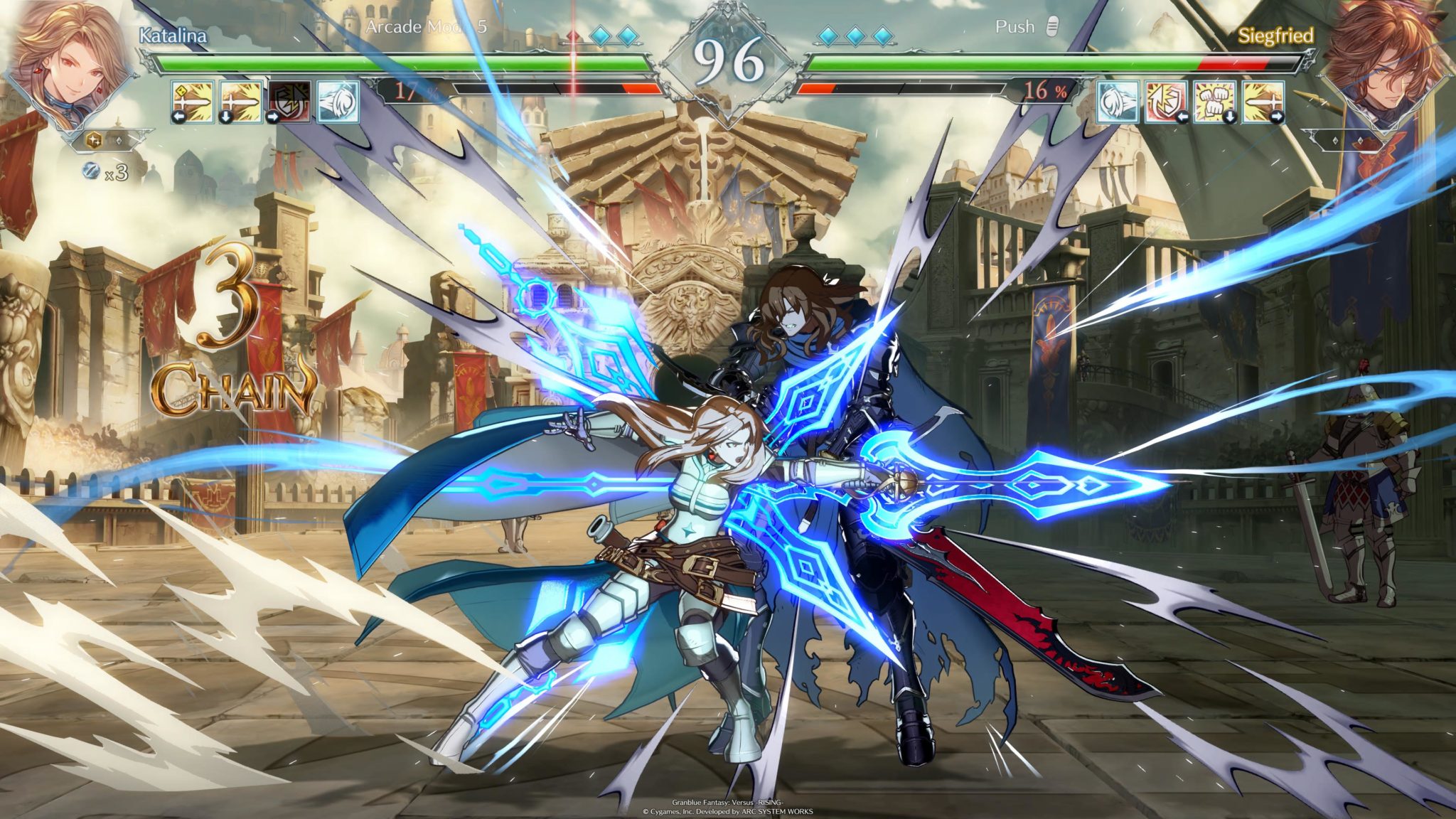
Task: Click the blue orb item icon
Action: tap(92, 171)
